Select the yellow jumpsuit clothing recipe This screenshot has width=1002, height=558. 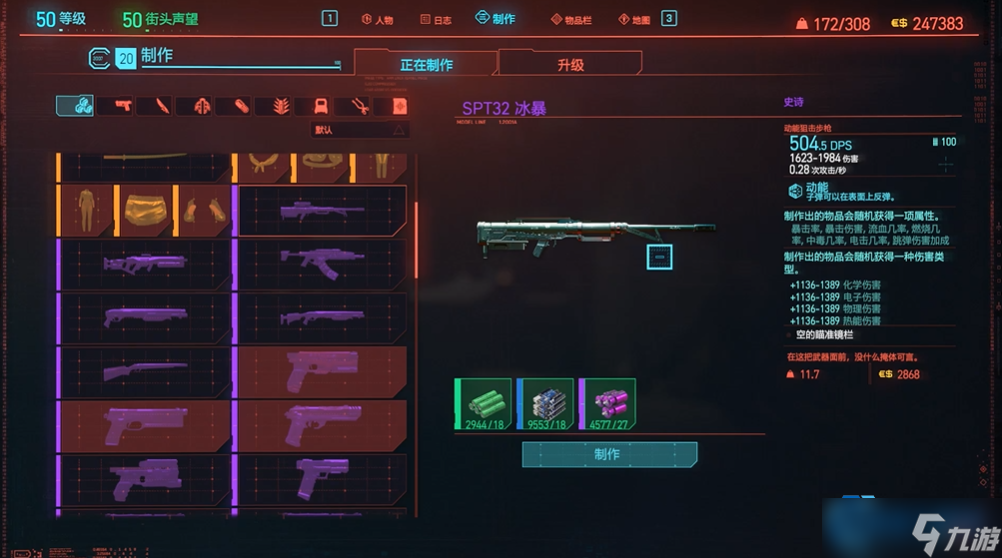87,210
